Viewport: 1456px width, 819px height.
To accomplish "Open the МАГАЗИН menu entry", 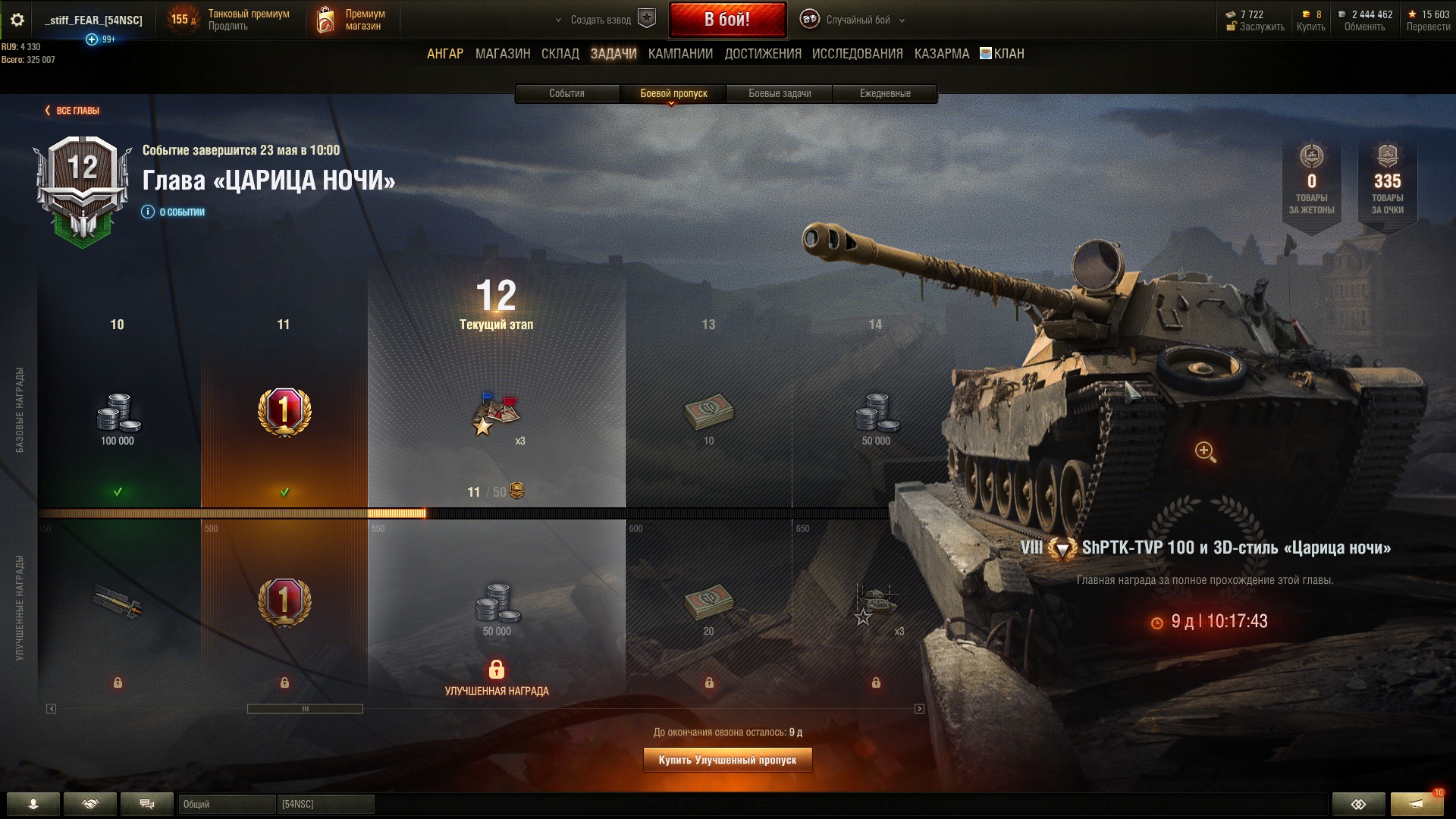I will (502, 54).
